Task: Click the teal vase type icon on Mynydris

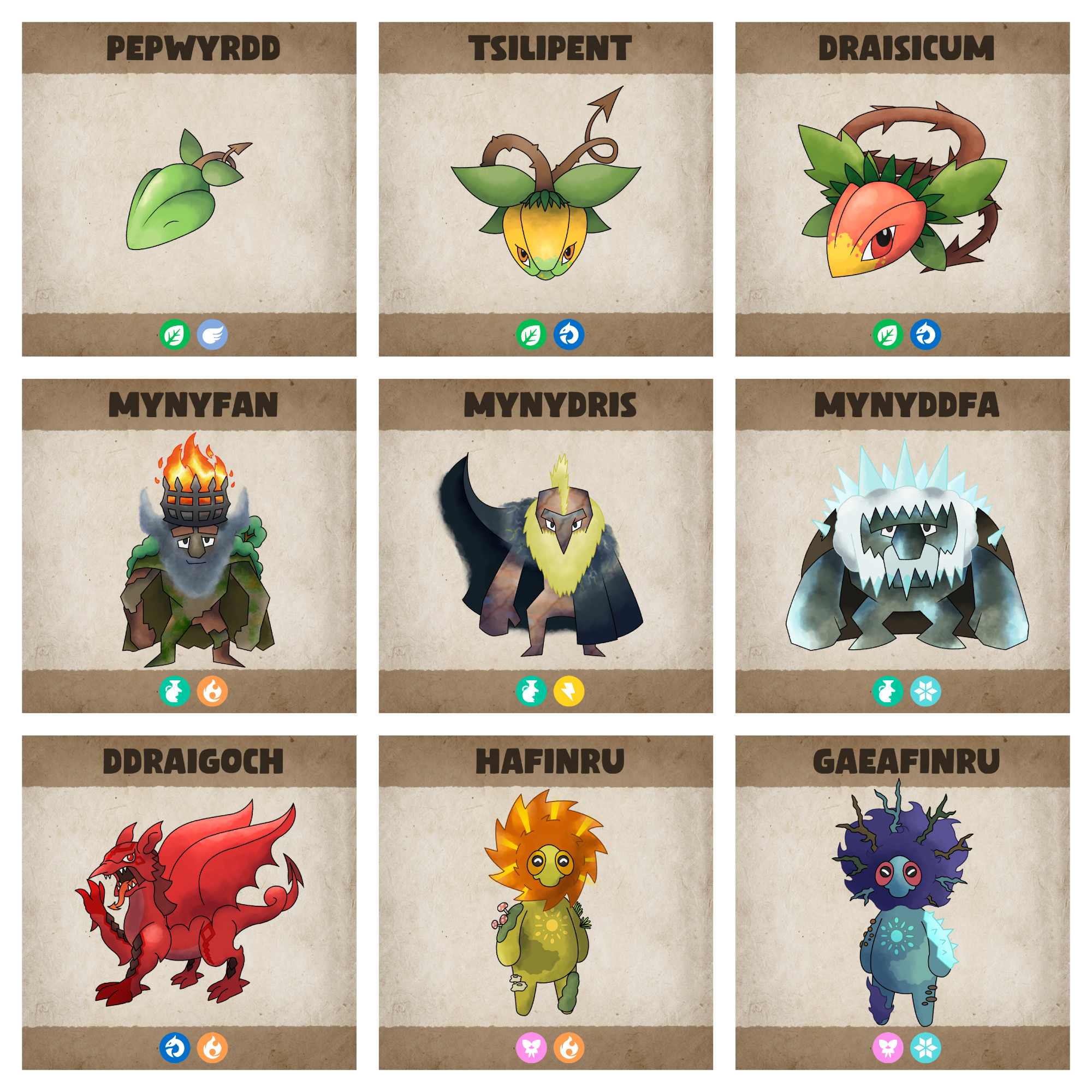Action: [531, 691]
